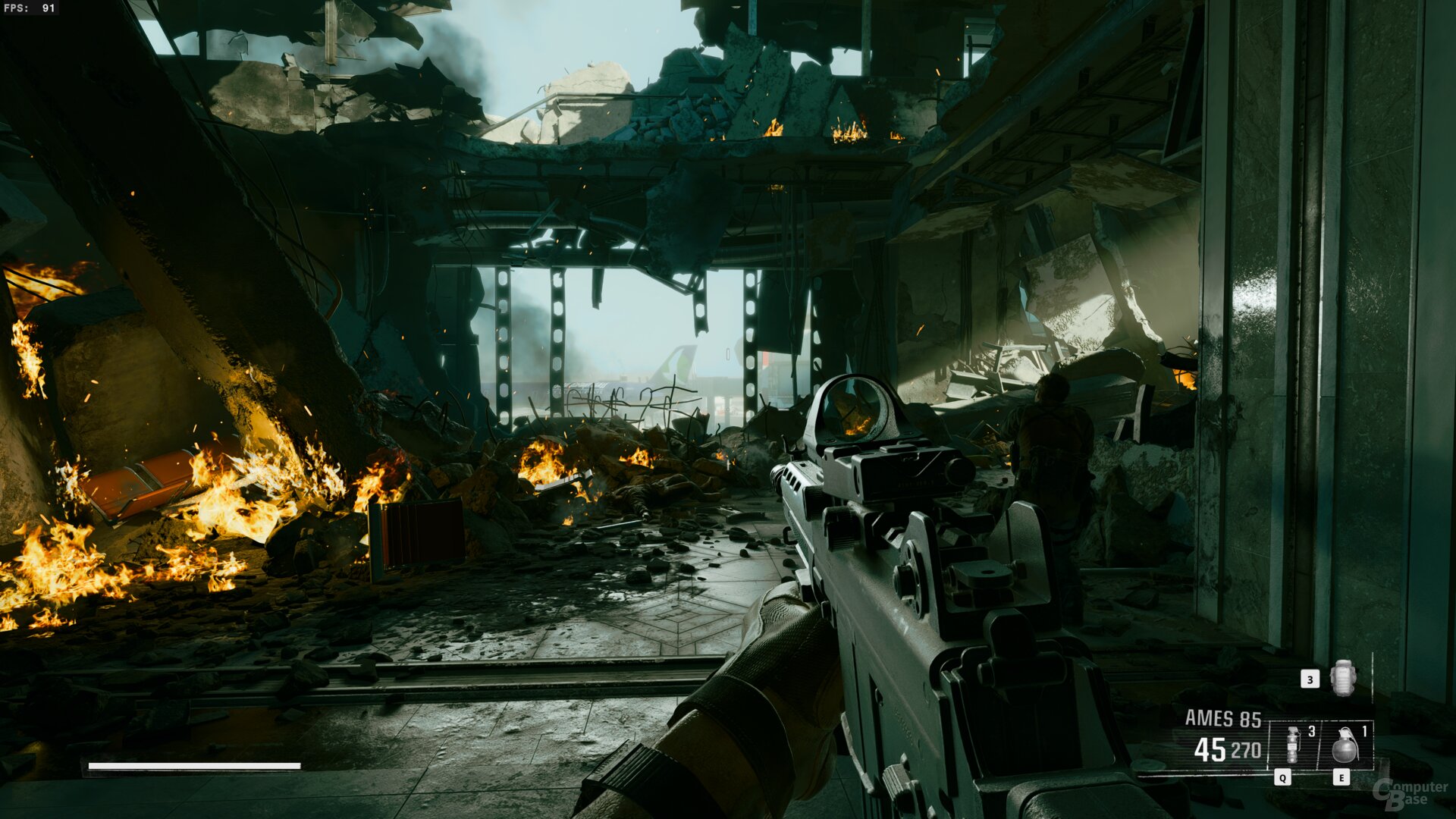Viewport: 1456px width, 819px height.
Task: Click the divider between the two grenade slots
Action: tap(1319, 744)
